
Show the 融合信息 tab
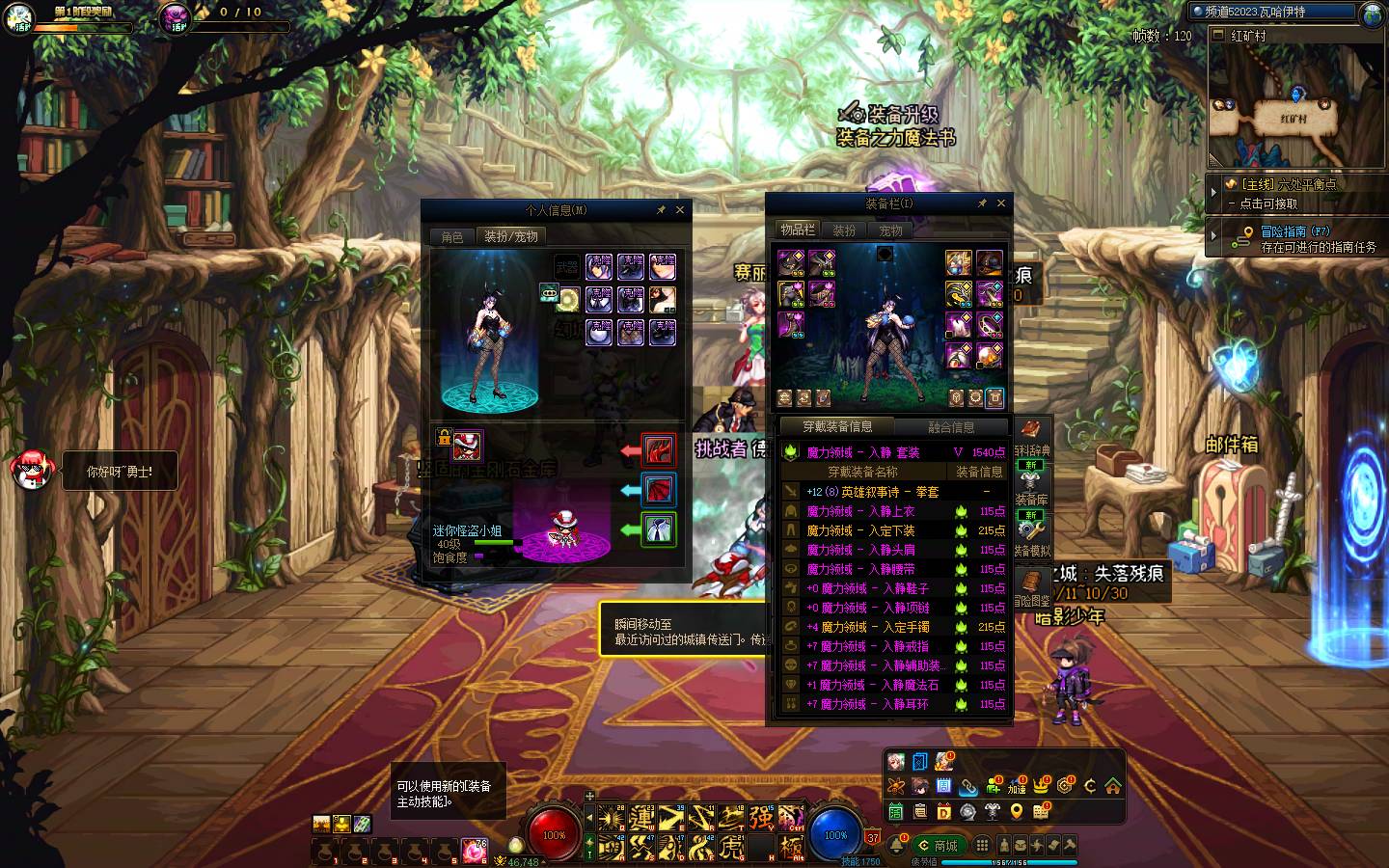tap(951, 427)
